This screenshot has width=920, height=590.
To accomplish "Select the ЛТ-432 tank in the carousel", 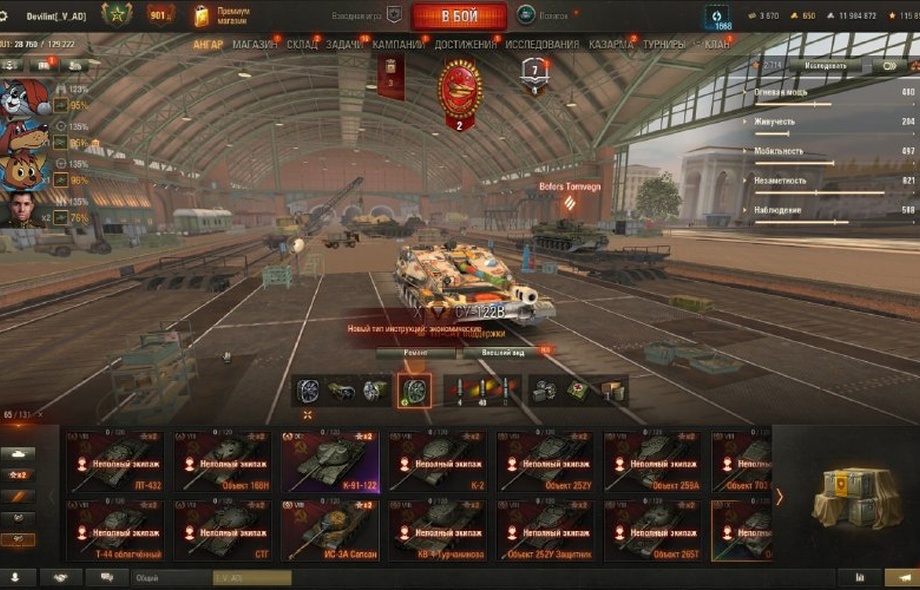I will tap(116, 461).
